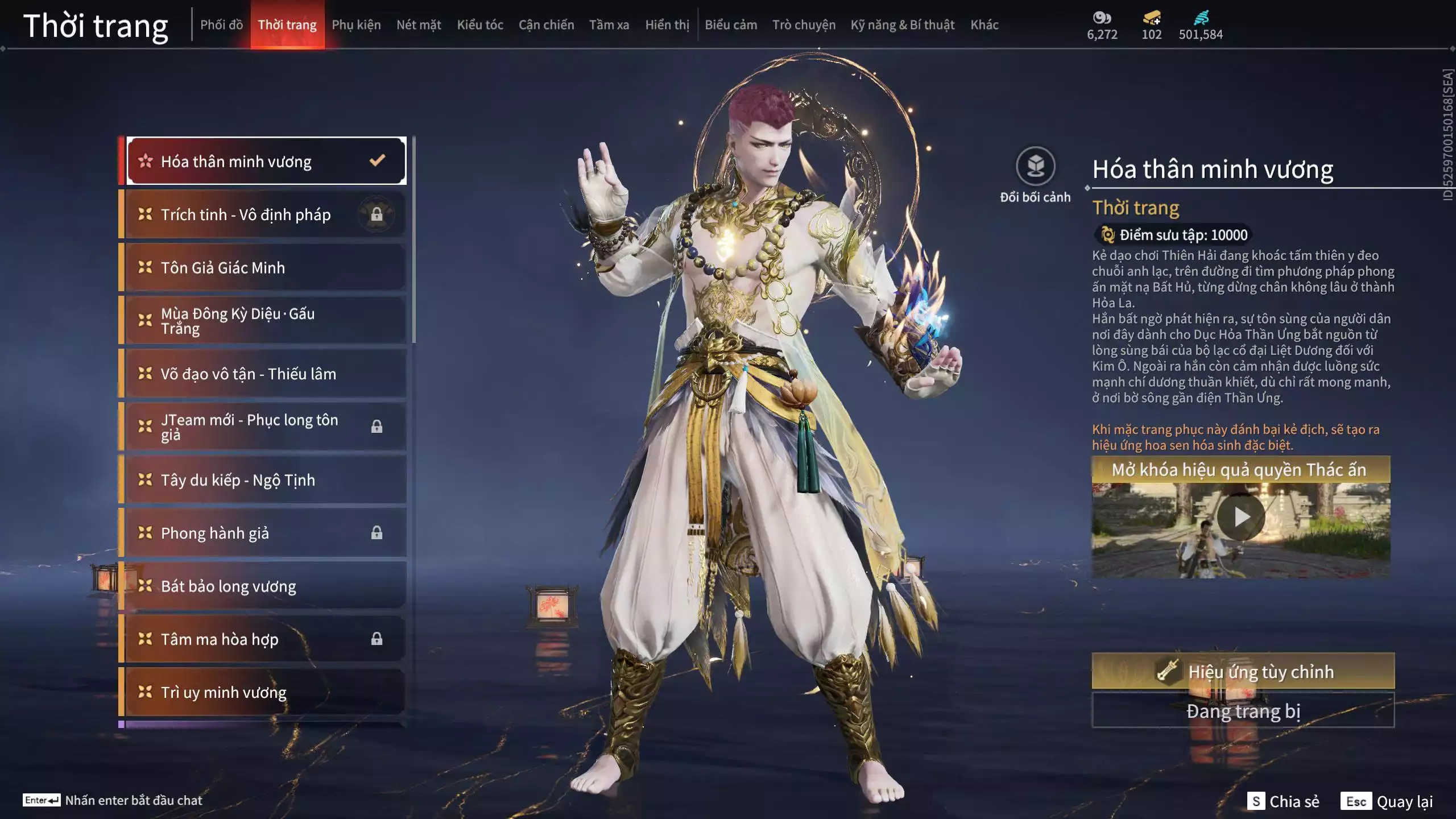Click the Đổi bối cảnh background icon

(x=1035, y=167)
